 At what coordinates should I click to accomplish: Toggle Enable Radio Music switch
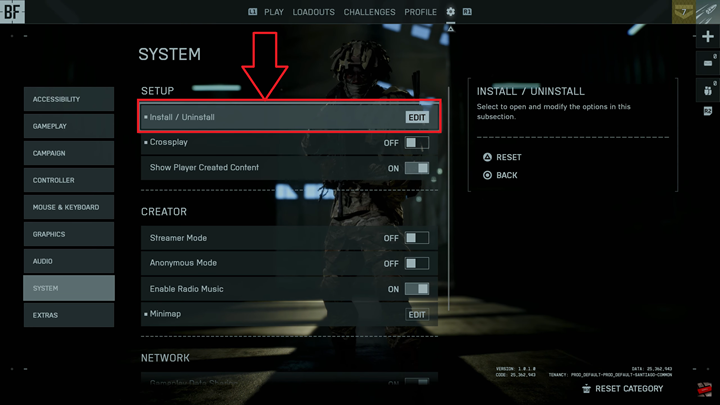(417, 289)
